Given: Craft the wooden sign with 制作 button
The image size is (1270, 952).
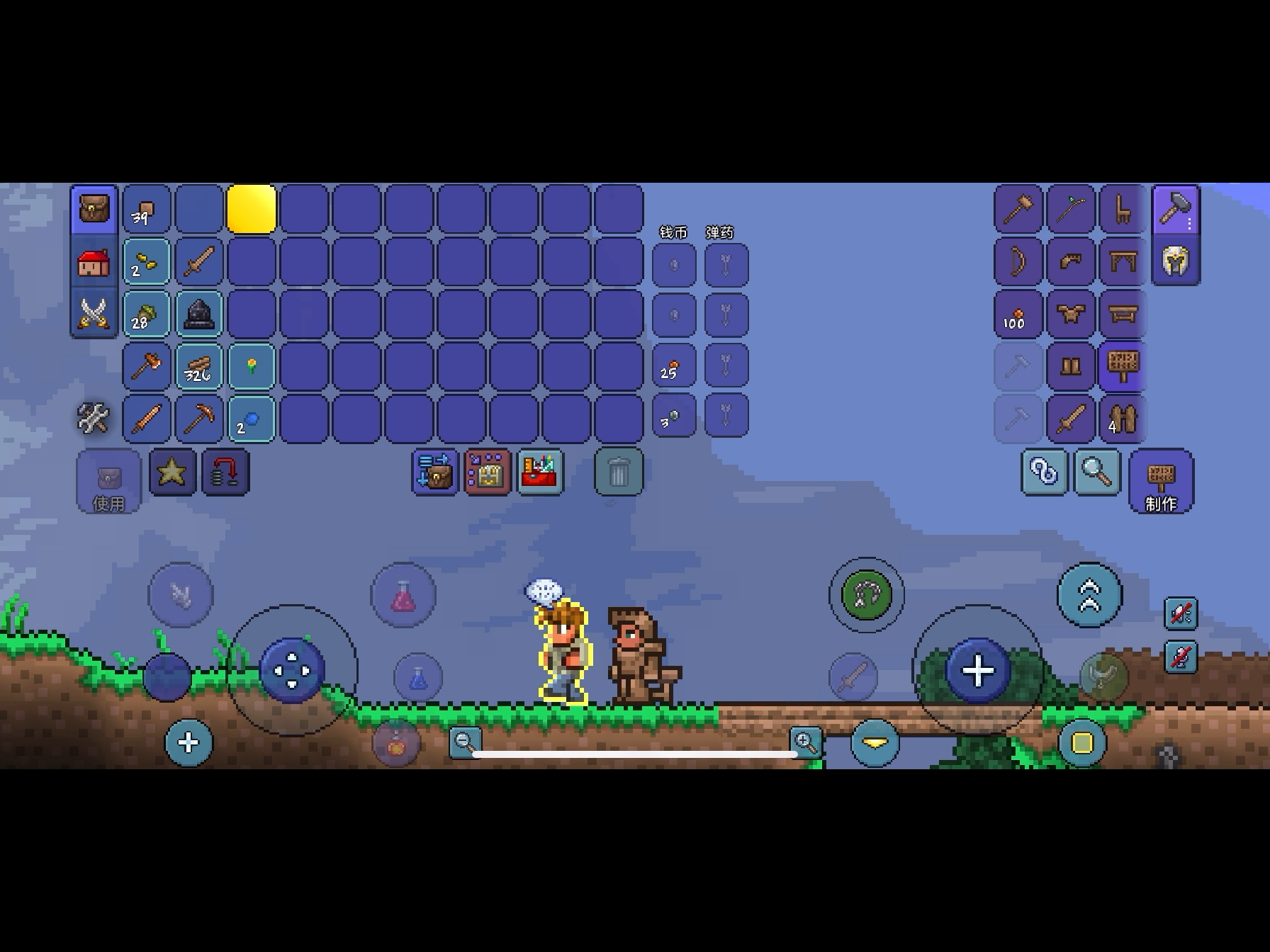Looking at the screenshot, I should (1160, 482).
